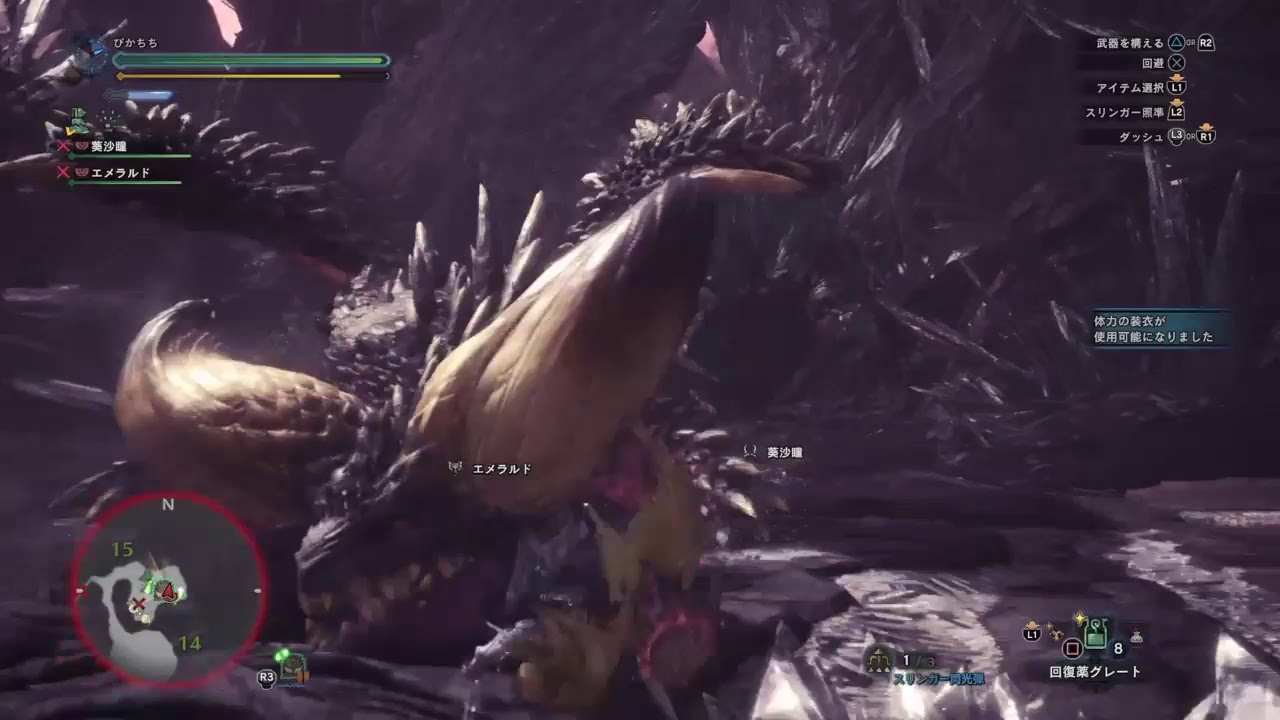
Task: Select the アイテム選択 control entry
Action: pos(1129,88)
